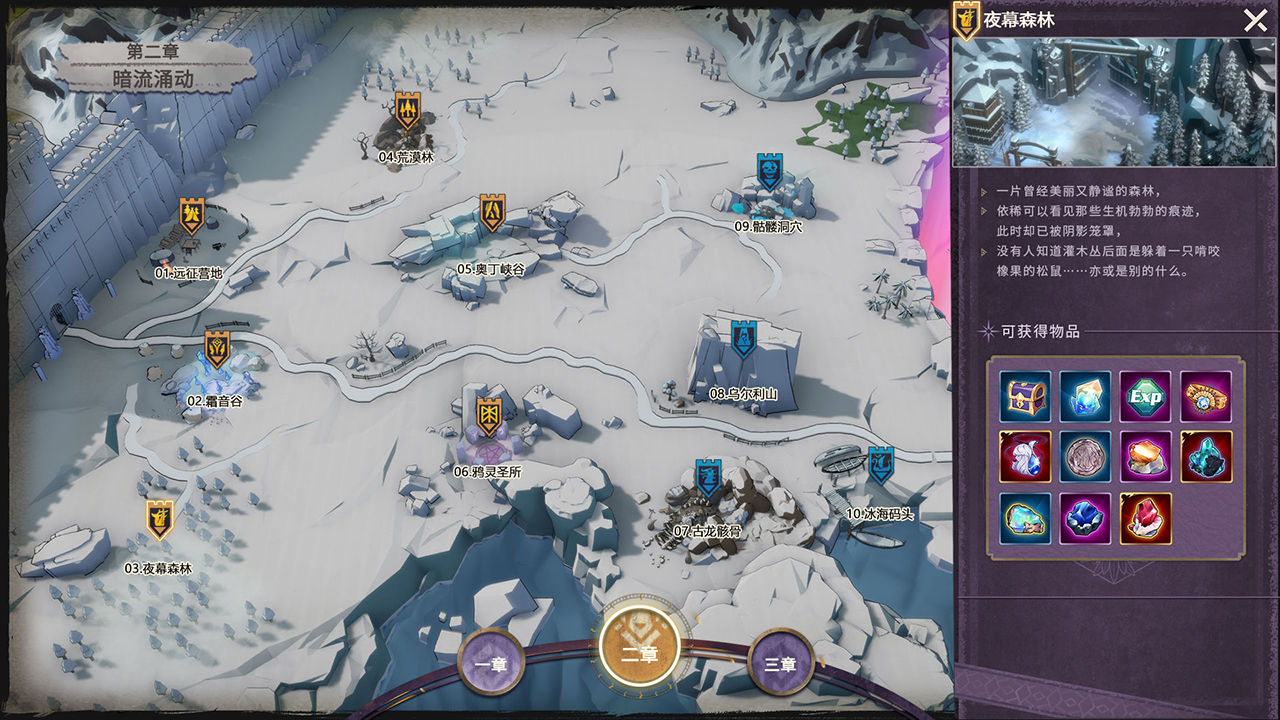Select the 07.古龙骸骨 stage
The image size is (1280, 720).
coord(708,479)
